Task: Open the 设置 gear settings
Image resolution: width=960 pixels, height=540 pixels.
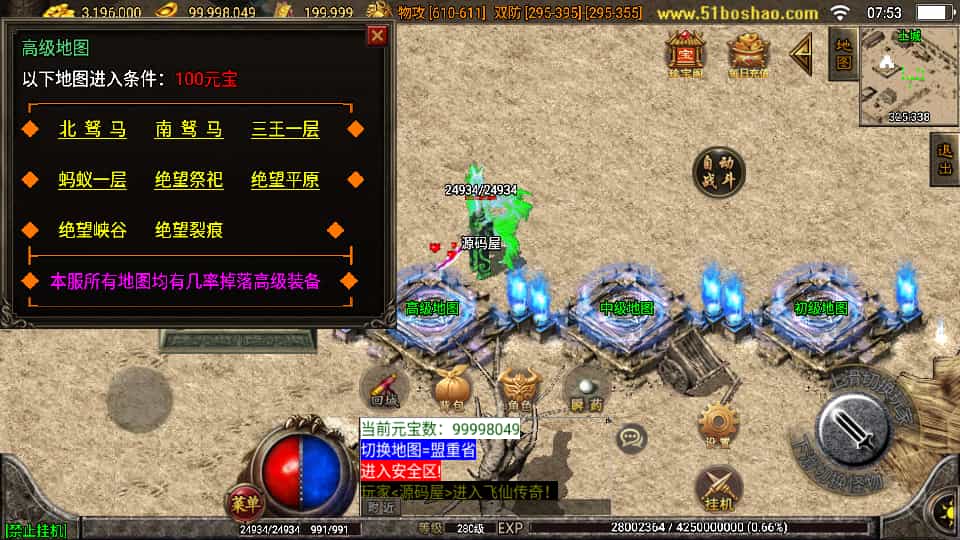Action: click(x=717, y=425)
